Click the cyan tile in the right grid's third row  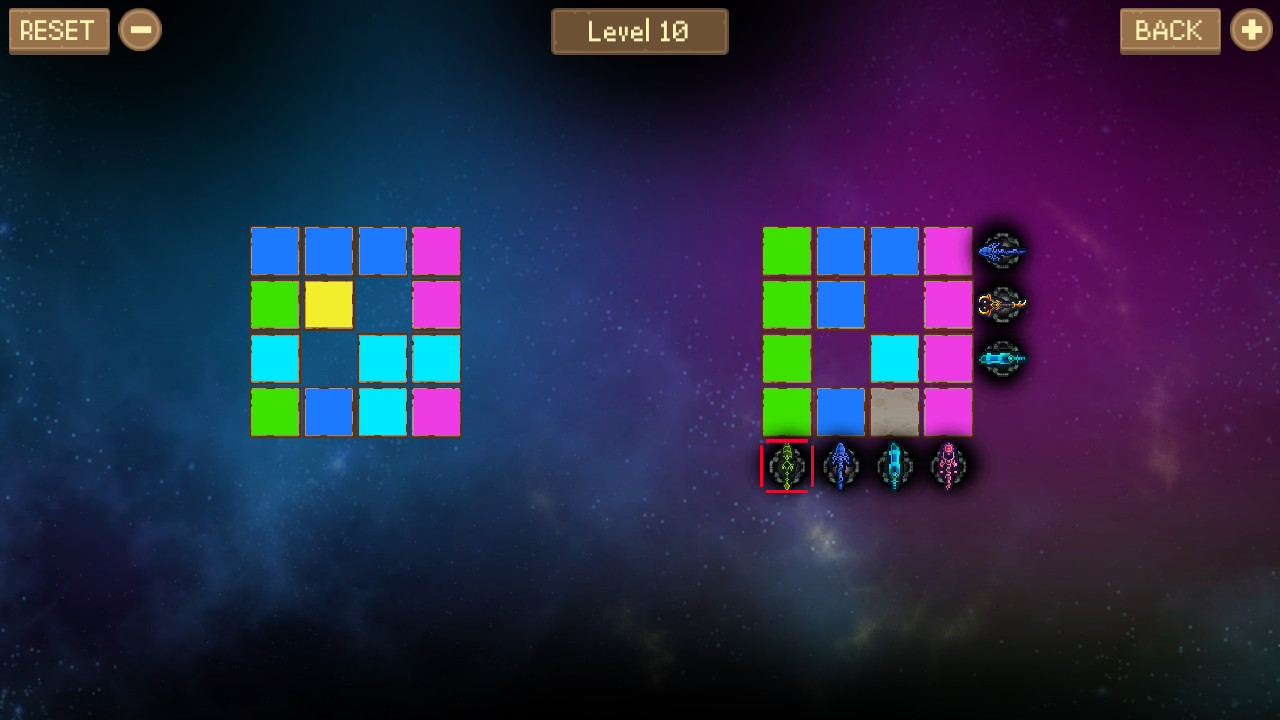(x=894, y=360)
